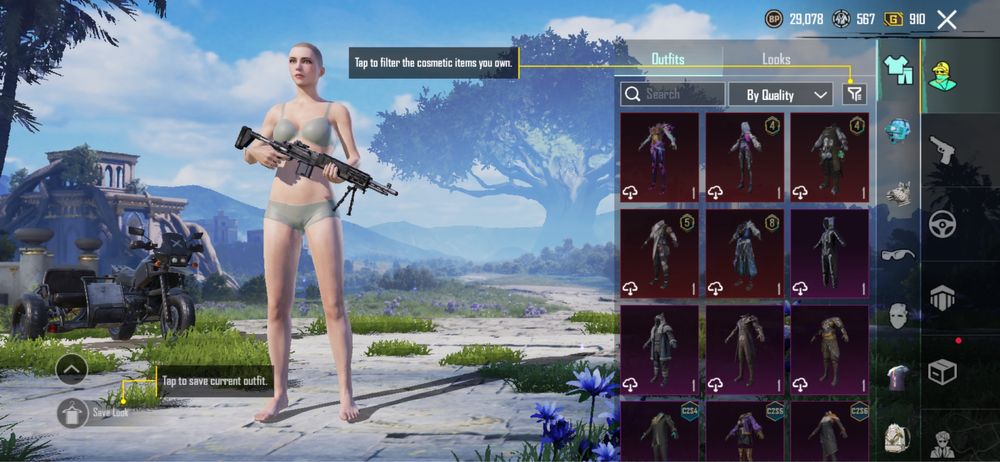Toggle the owned items filter icon
1000x462 pixels.
[853, 94]
